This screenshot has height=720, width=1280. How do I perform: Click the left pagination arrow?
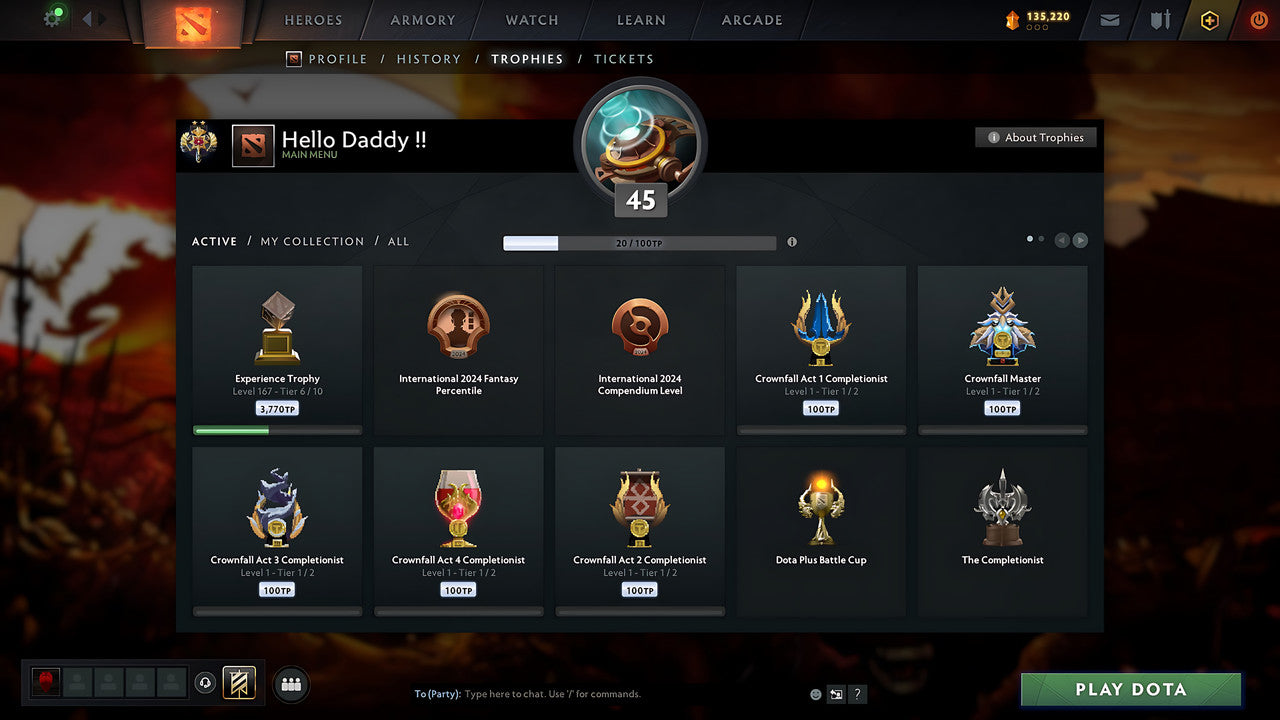tap(1062, 240)
